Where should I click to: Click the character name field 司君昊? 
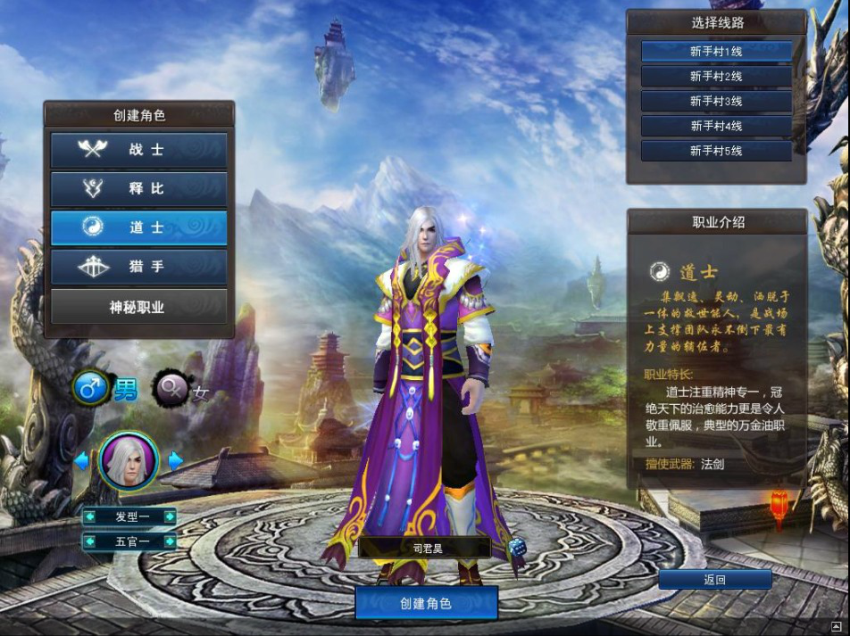pos(424,548)
